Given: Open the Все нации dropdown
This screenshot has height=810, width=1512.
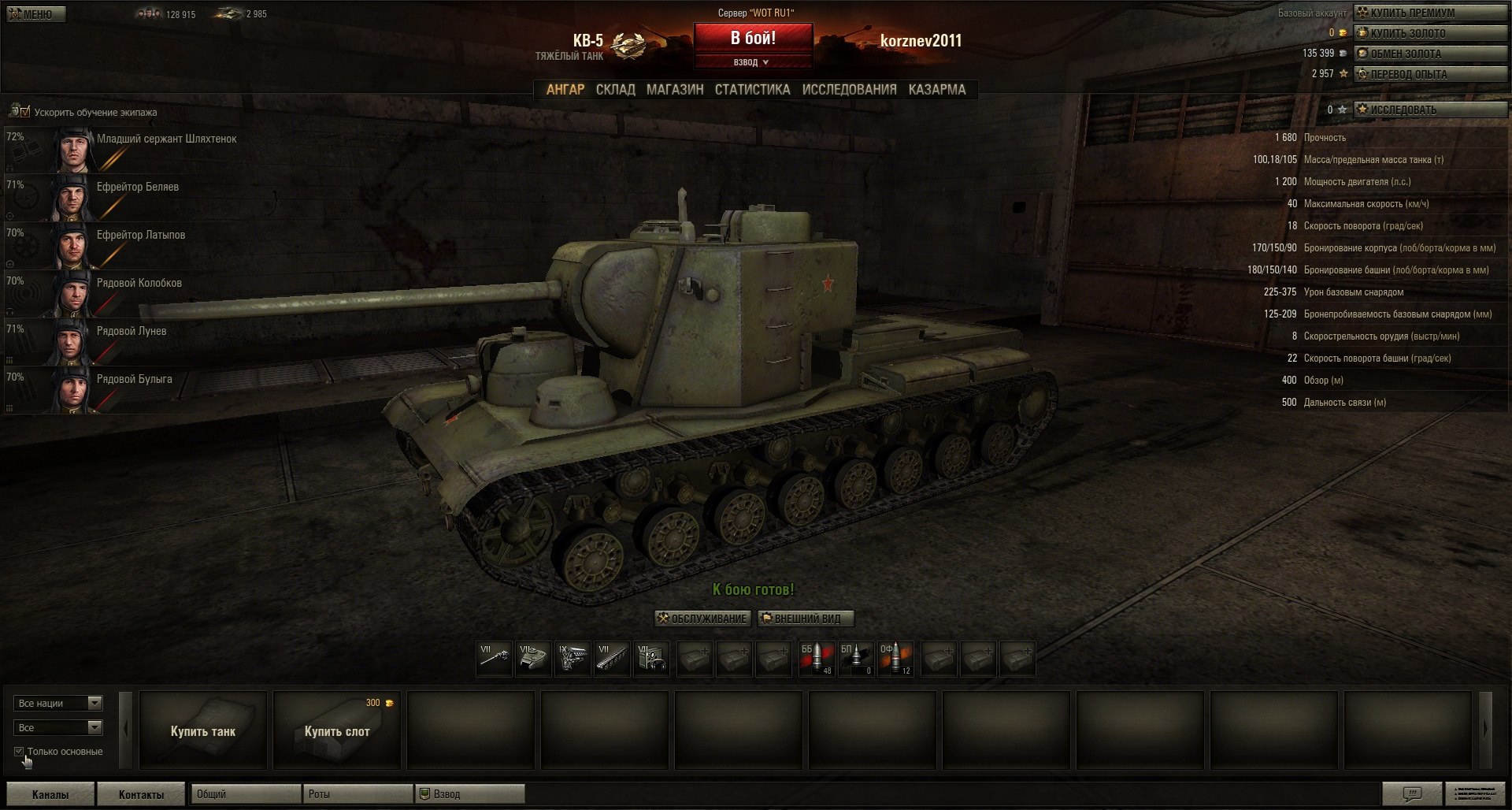Looking at the screenshot, I should 58,703.
